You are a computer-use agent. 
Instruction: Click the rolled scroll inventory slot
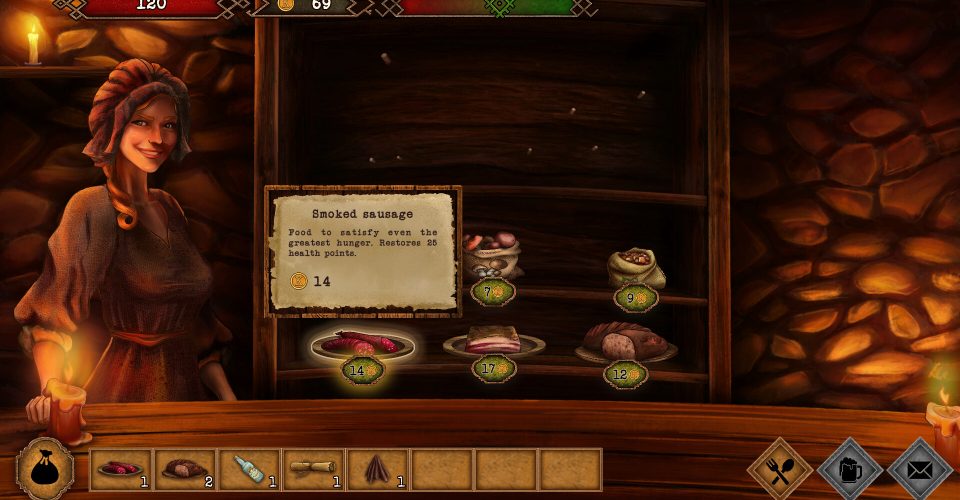point(313,469)
